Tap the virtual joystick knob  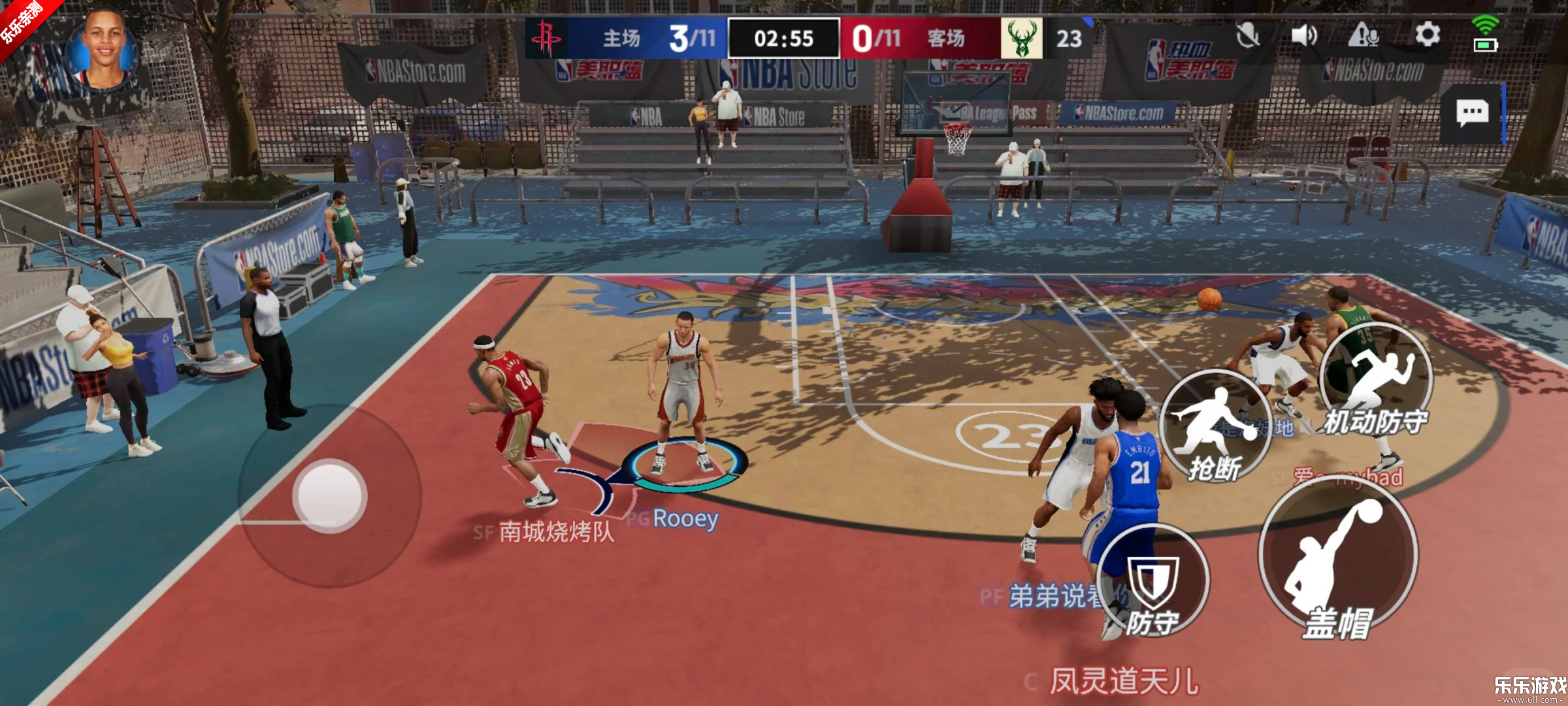[330, 495]
